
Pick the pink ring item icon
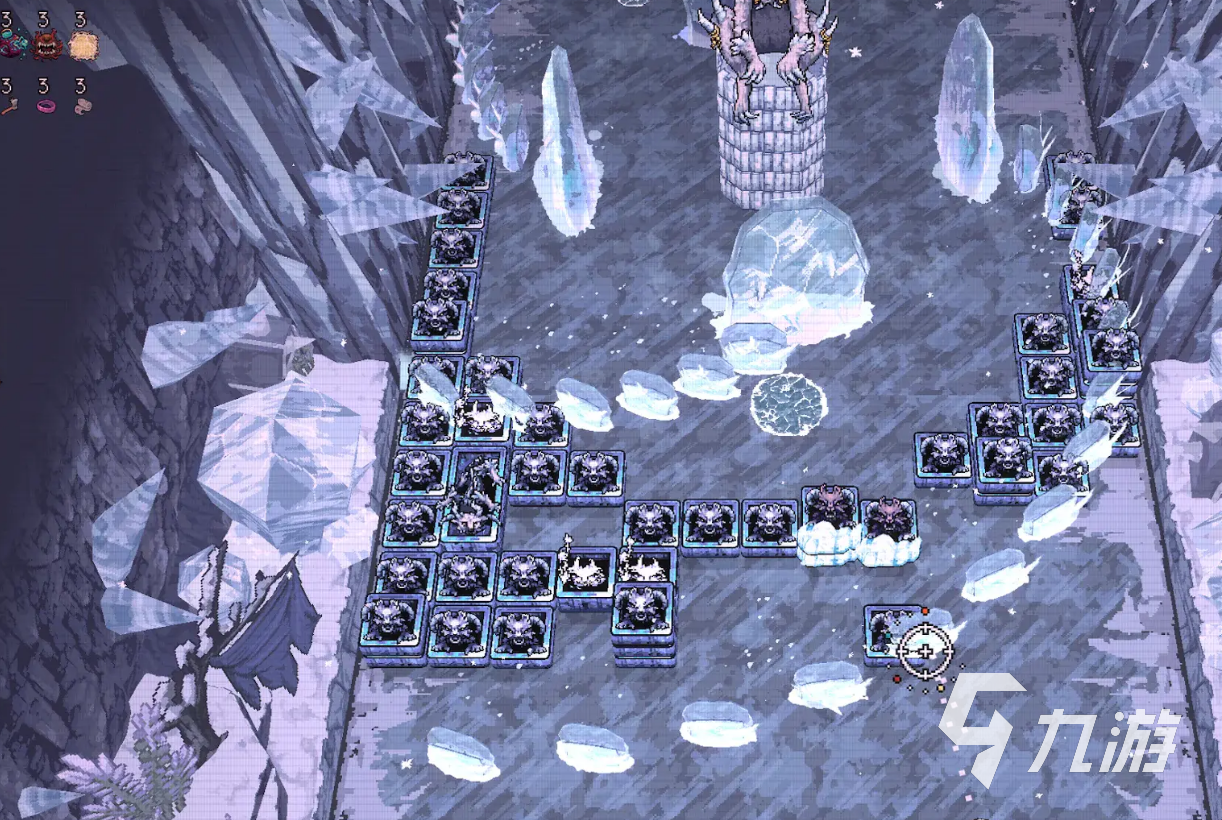46,105
